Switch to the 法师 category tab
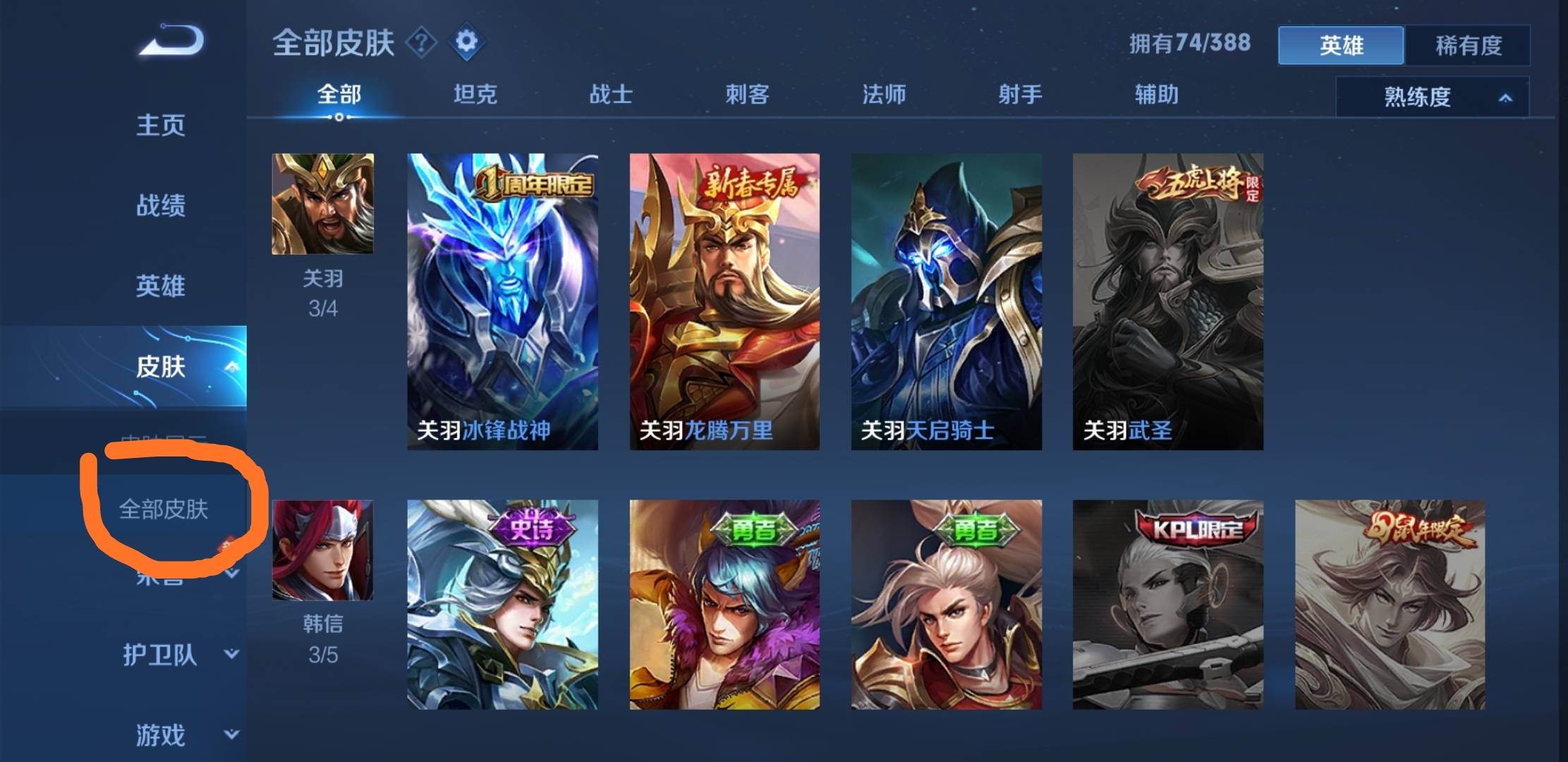The width and height of the screenshot is (1568, 762). (x=883, y=95)
